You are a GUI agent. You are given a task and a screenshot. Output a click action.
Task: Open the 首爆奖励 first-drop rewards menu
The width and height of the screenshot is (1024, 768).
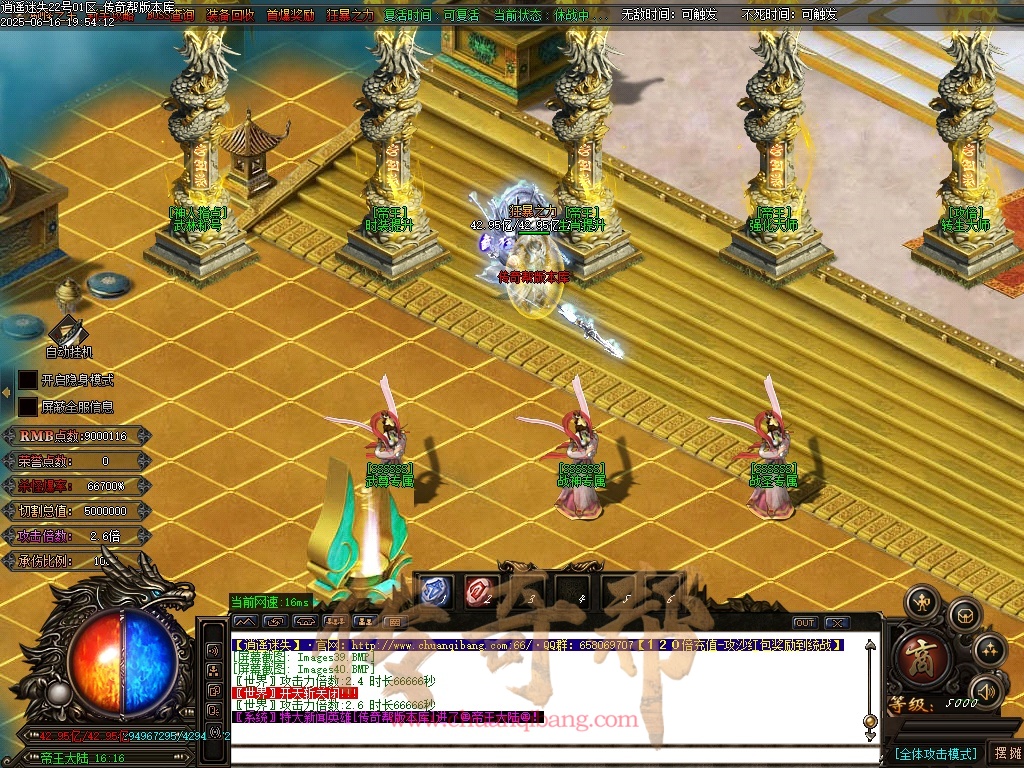290,15
